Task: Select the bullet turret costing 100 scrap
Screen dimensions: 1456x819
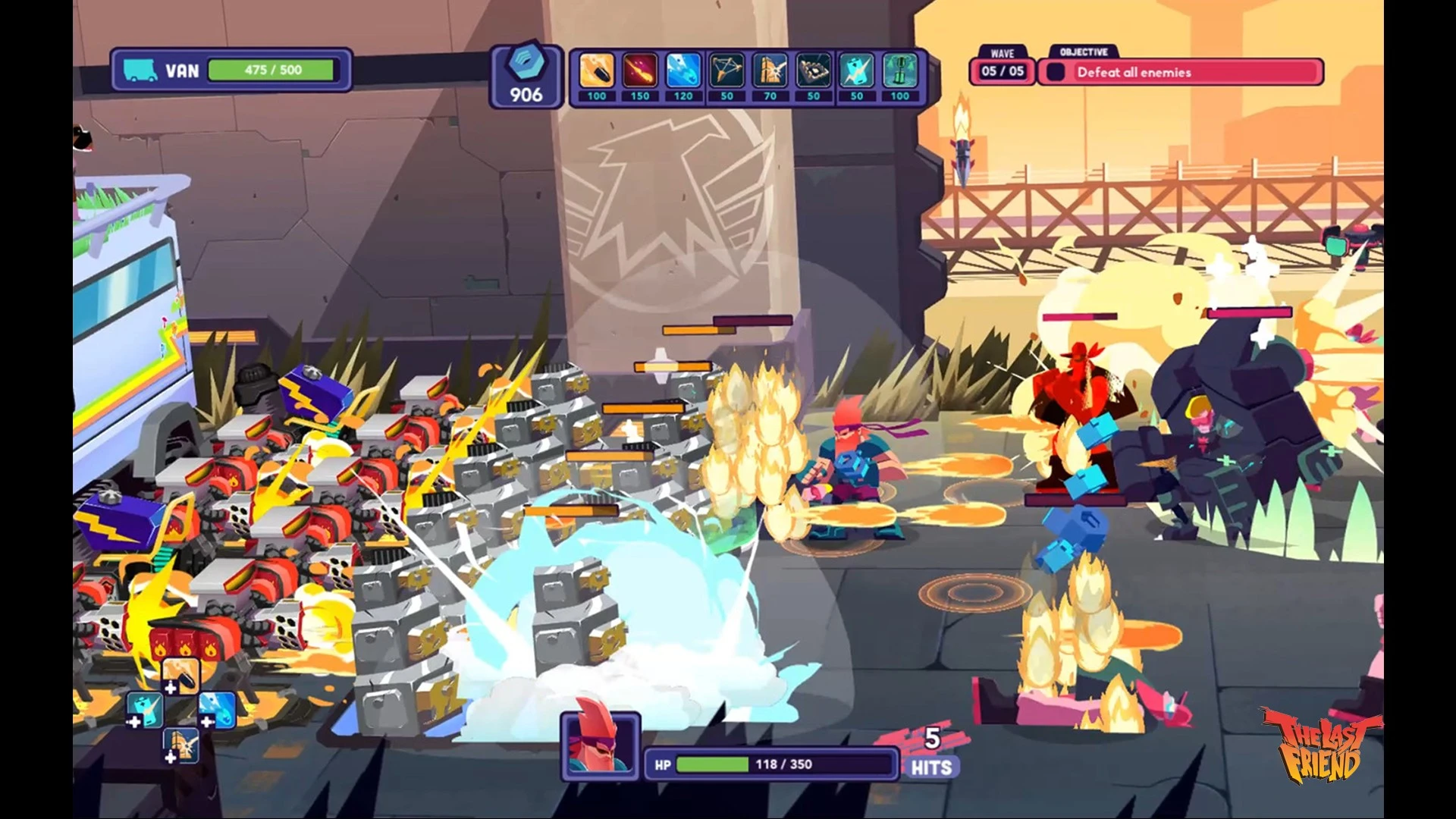Action: [x=597, y=73]
